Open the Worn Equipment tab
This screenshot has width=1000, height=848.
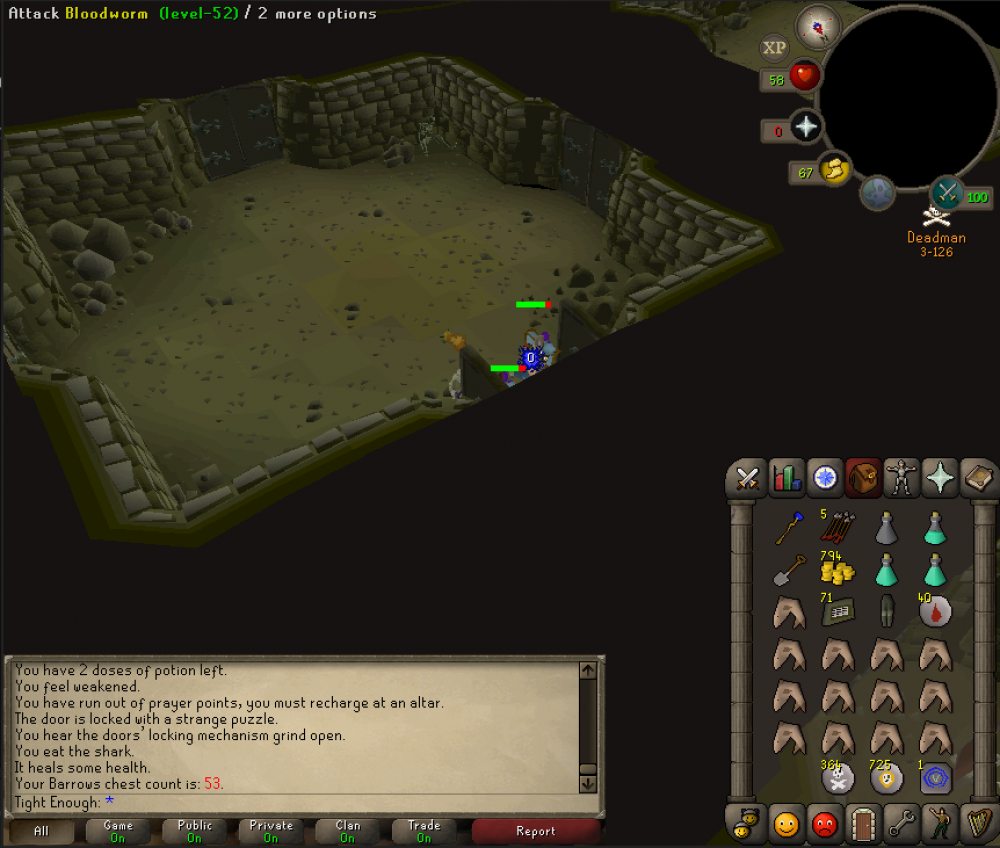pyautogui.click(x=904, y=478)
